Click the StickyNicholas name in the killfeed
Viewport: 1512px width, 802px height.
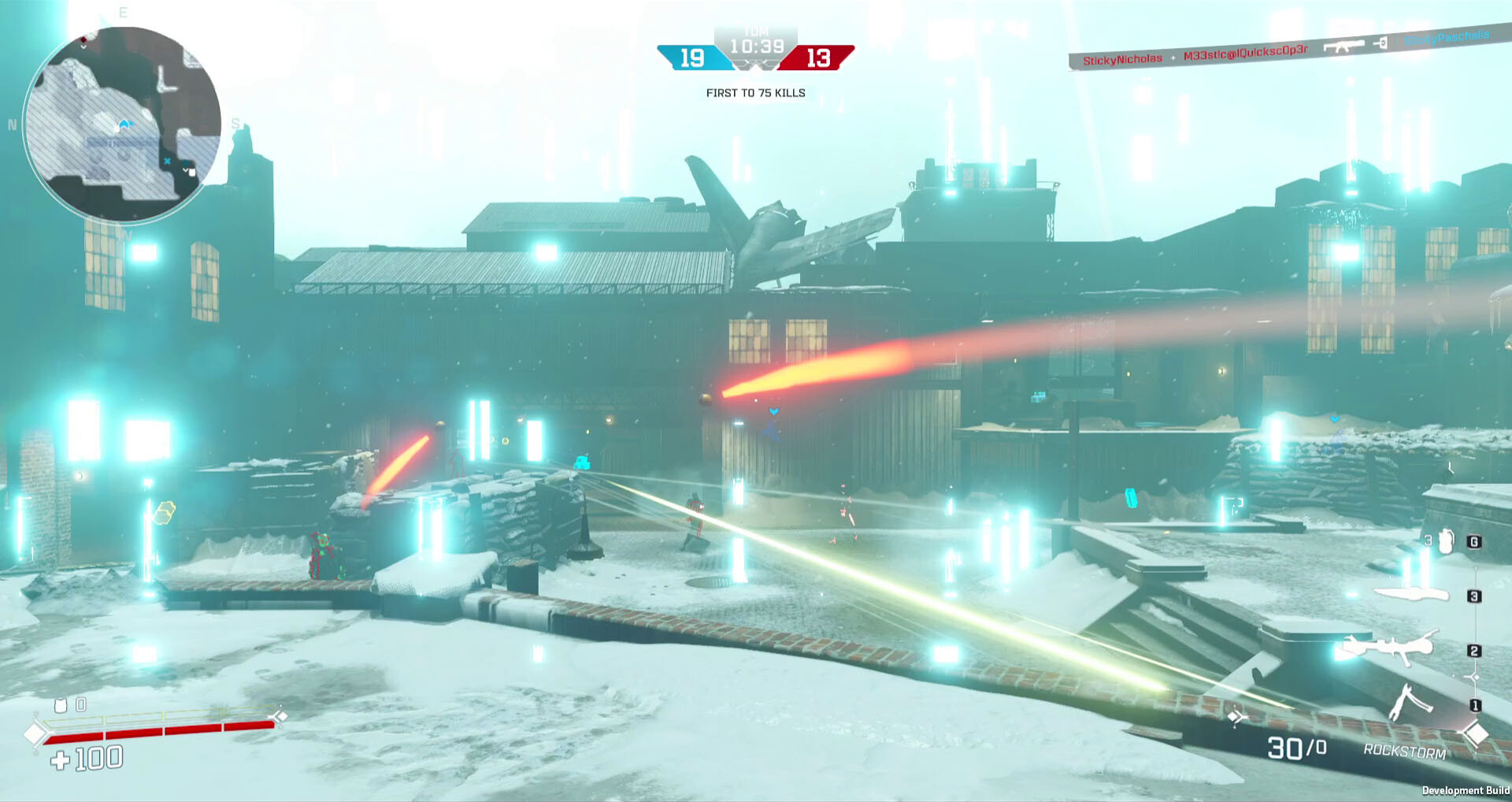click(x=1123, y=58)
